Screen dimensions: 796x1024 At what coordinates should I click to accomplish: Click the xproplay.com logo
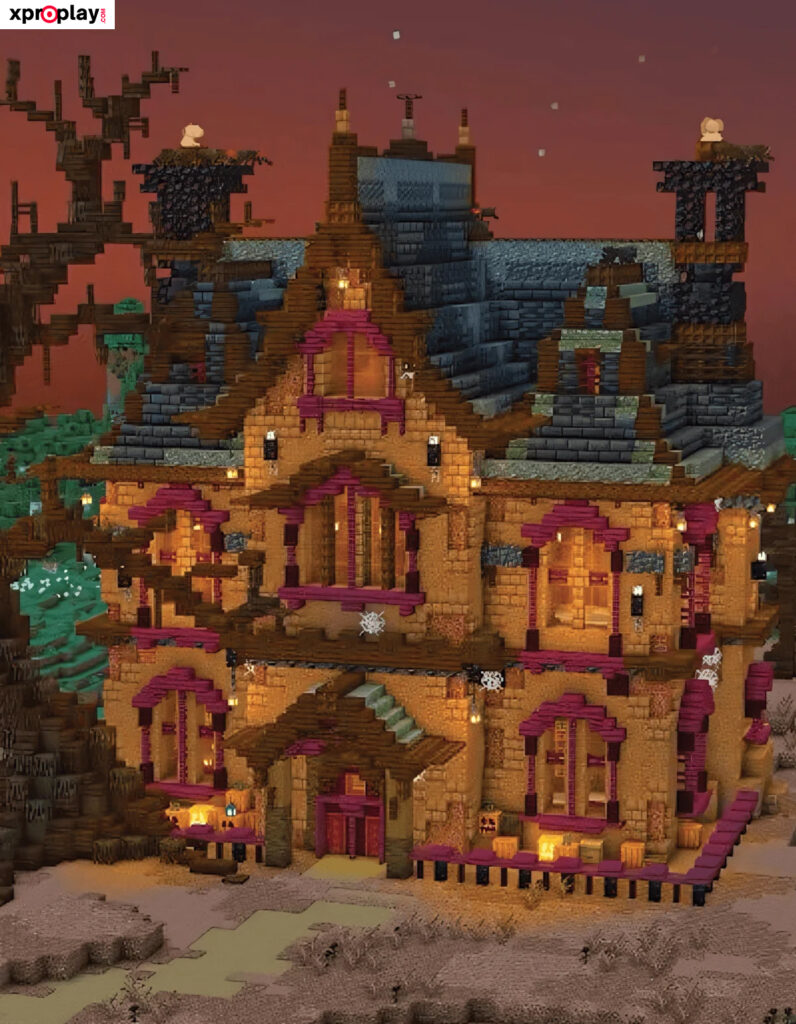point(57,14)
